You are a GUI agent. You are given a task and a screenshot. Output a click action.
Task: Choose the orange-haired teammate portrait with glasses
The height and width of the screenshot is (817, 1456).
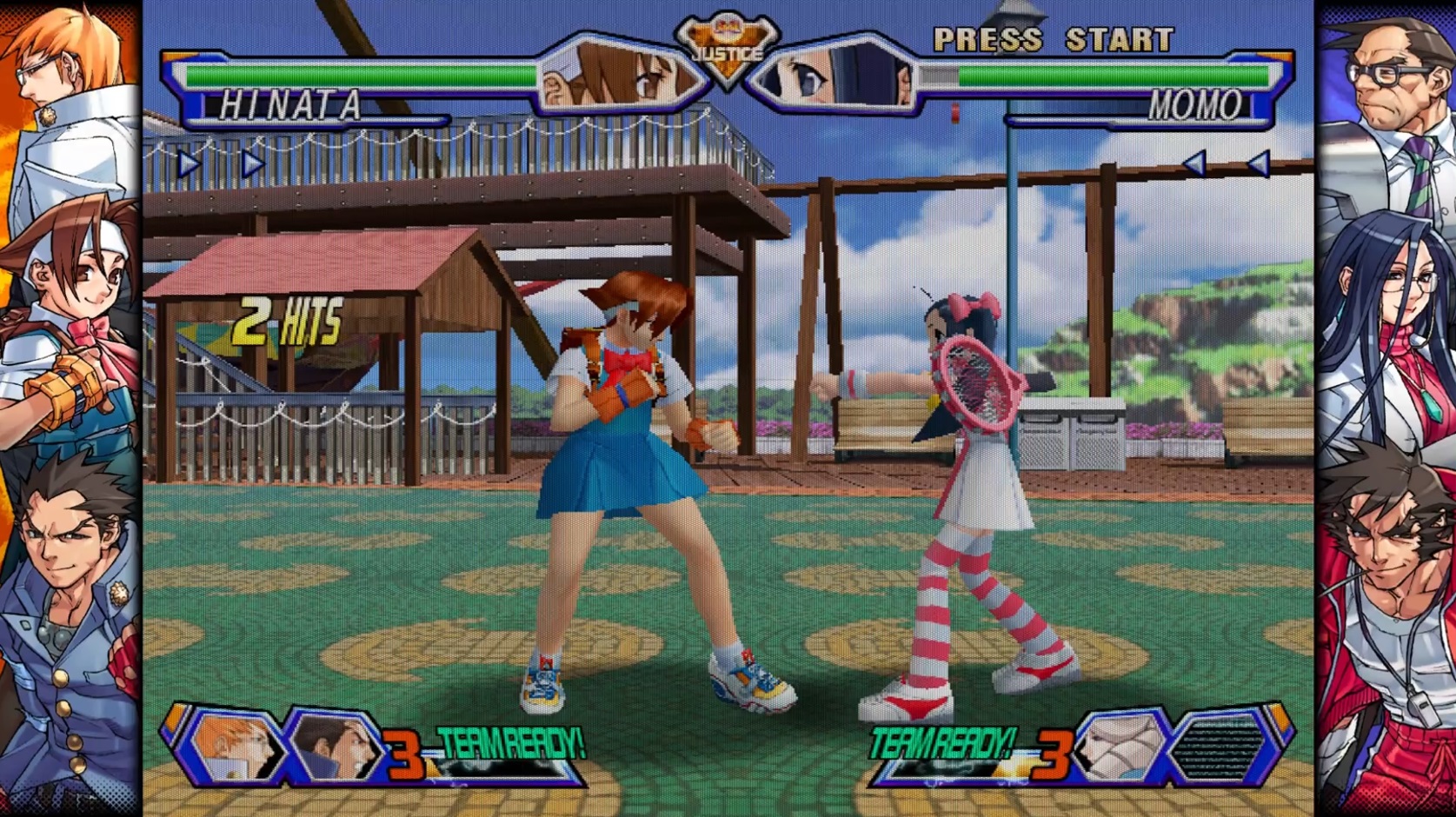click(x=235, y=746)
